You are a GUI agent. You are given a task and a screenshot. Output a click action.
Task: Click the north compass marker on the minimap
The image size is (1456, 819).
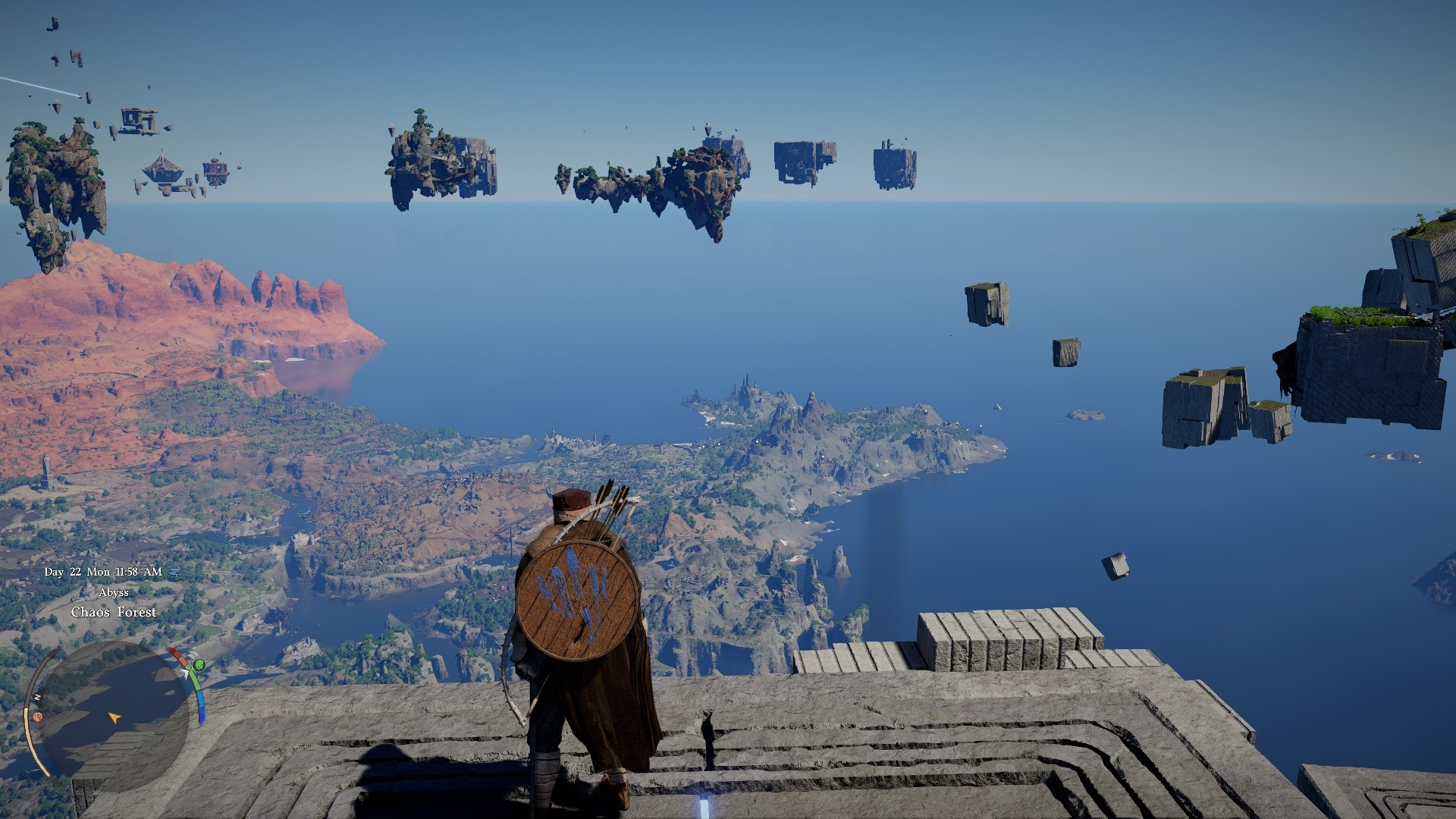click(x=36, y=695)
